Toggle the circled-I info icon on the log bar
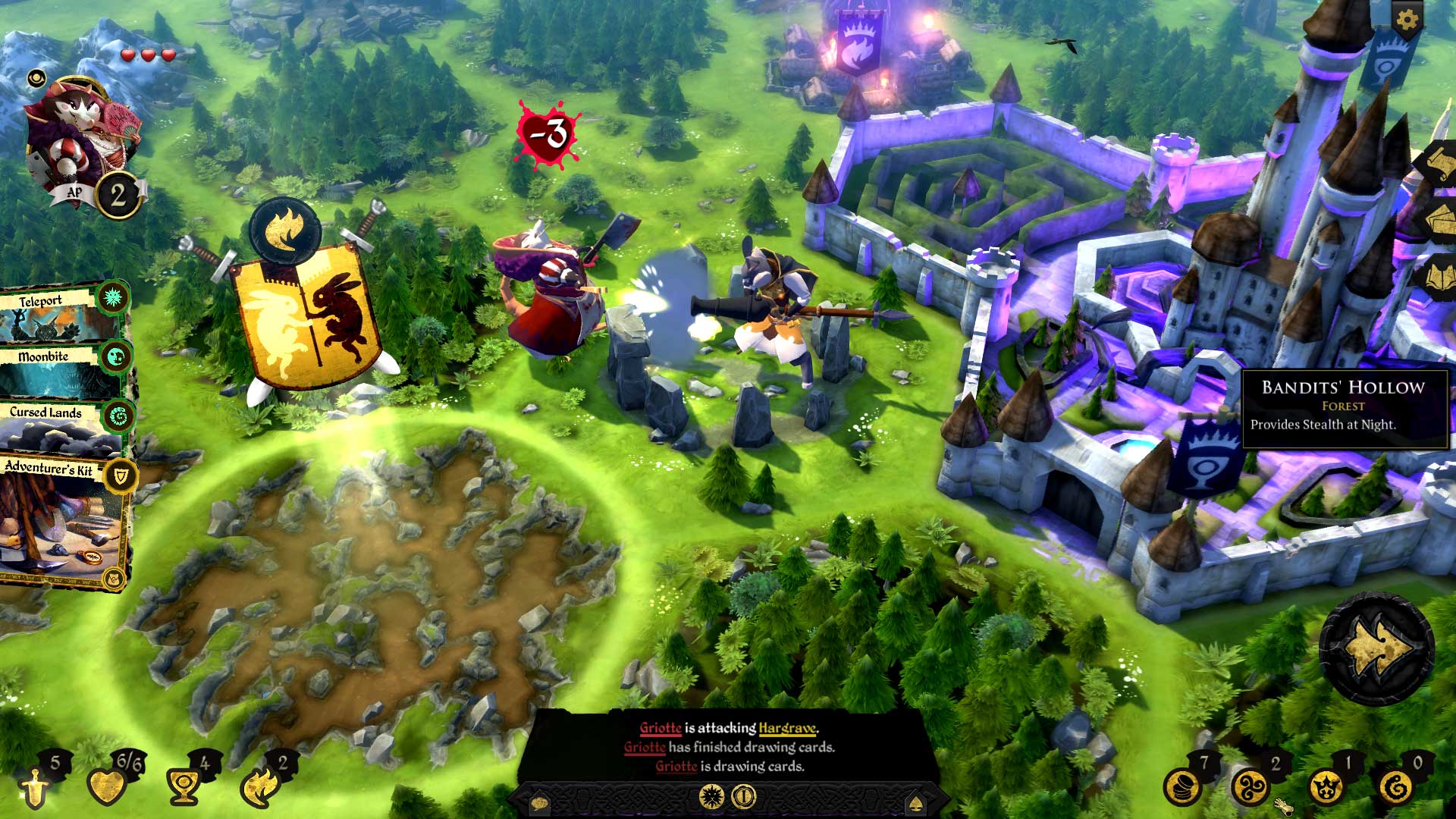 [743, 795]
